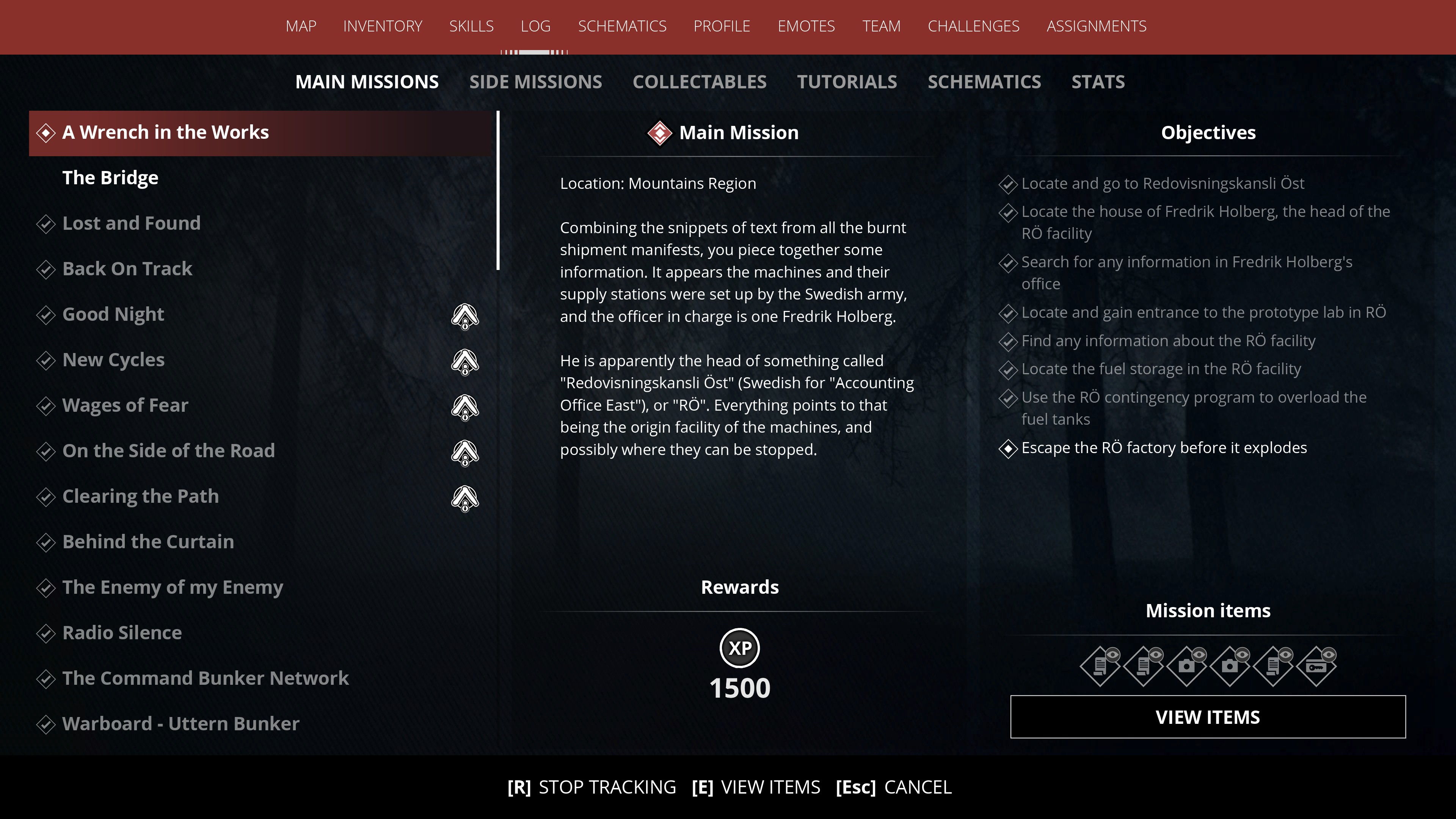Inspect the second camera photo mission item
This screenshot has height=819, width=1456.
click(x=1230, y=667)
